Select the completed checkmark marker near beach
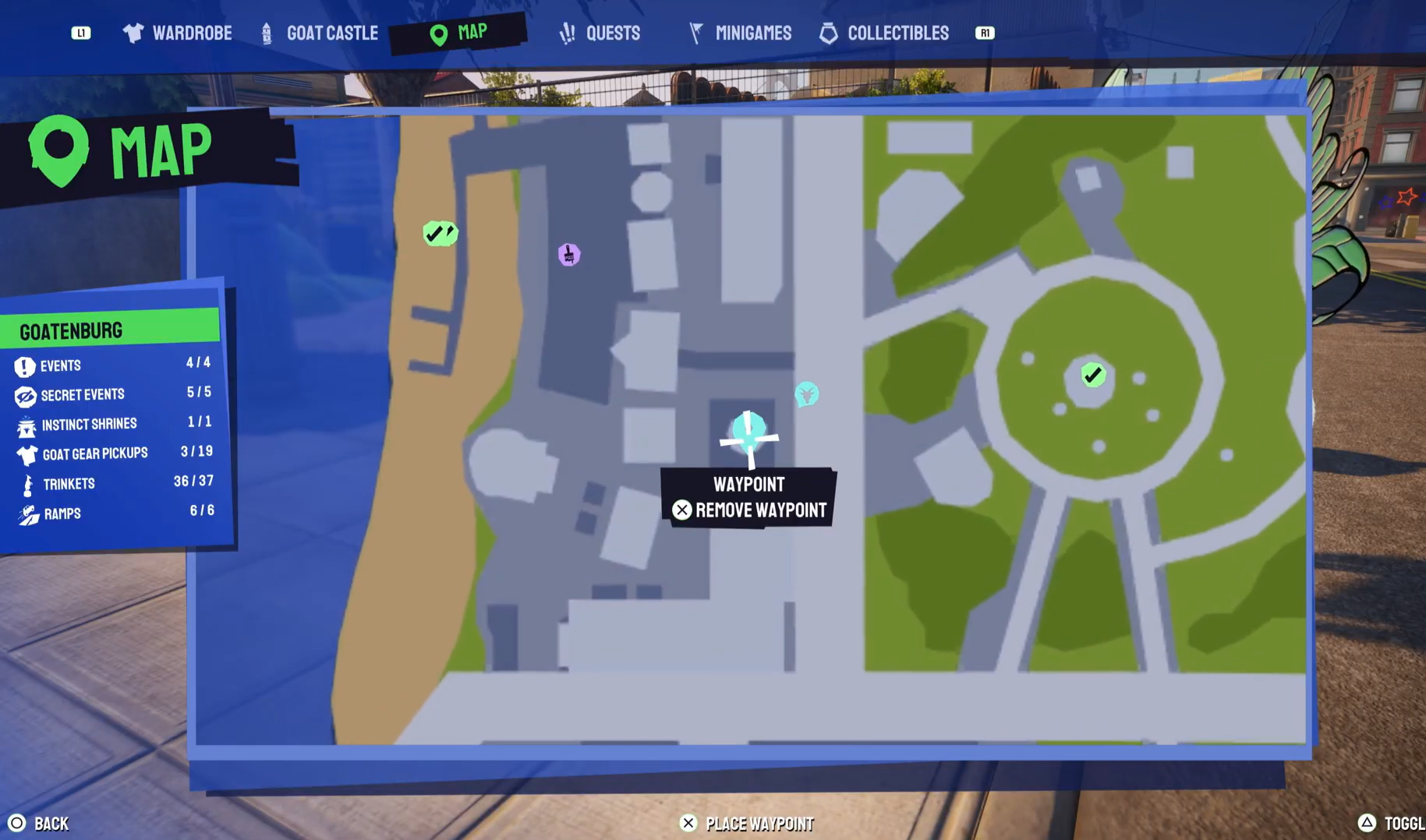1426x840 pixels. (x=440, y=232)
